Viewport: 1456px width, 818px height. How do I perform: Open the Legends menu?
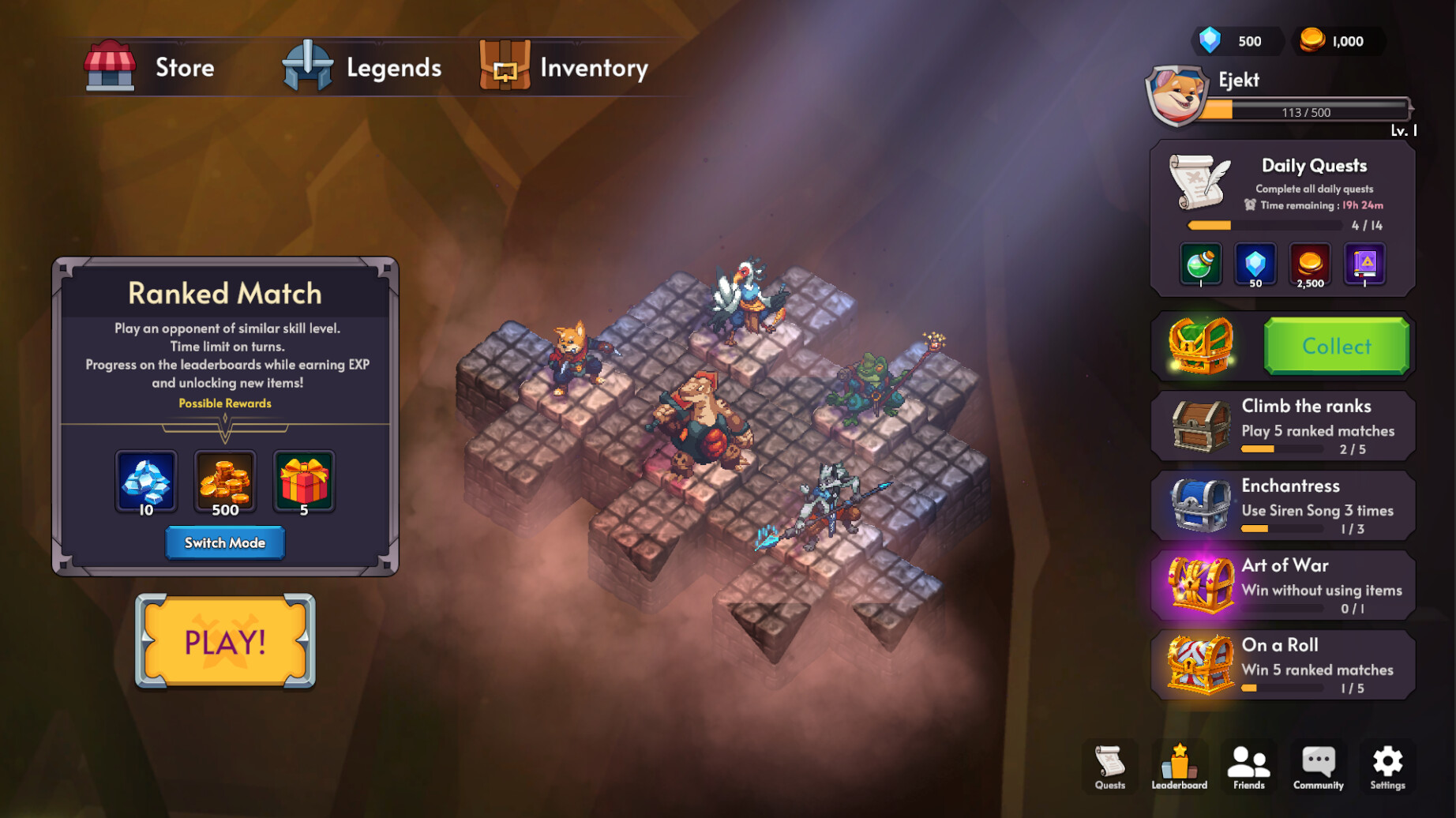pyautogui.click(x=363, y=67)
